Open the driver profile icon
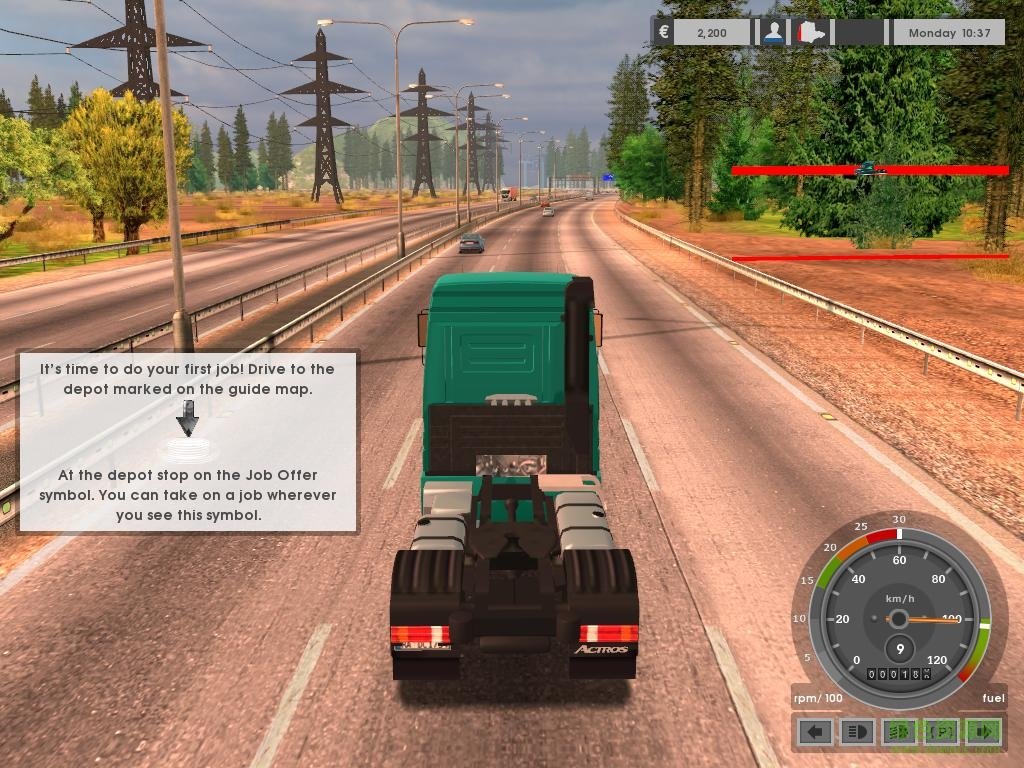 (773, 33)
